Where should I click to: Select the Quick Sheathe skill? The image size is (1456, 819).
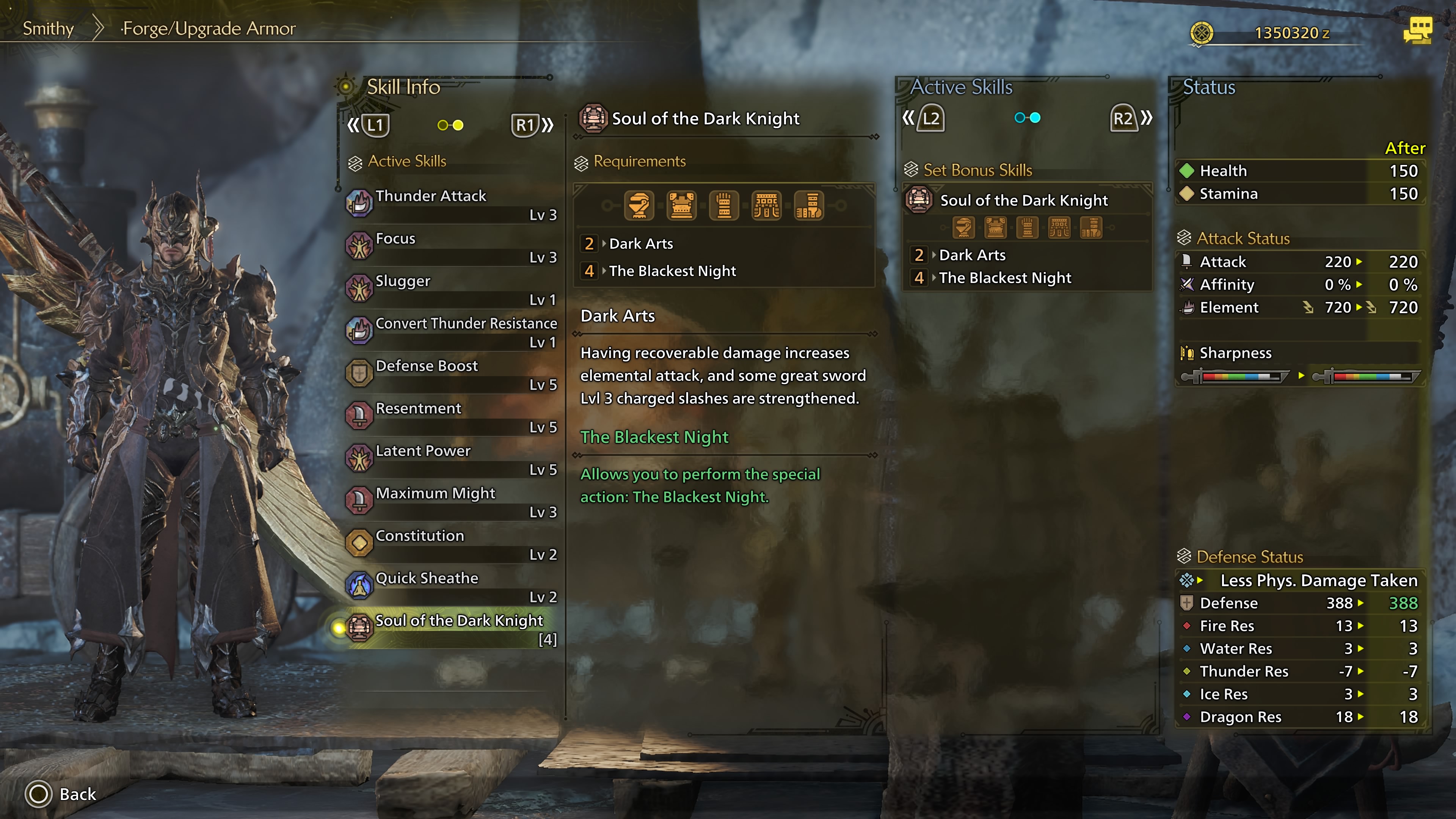(452, 586)
